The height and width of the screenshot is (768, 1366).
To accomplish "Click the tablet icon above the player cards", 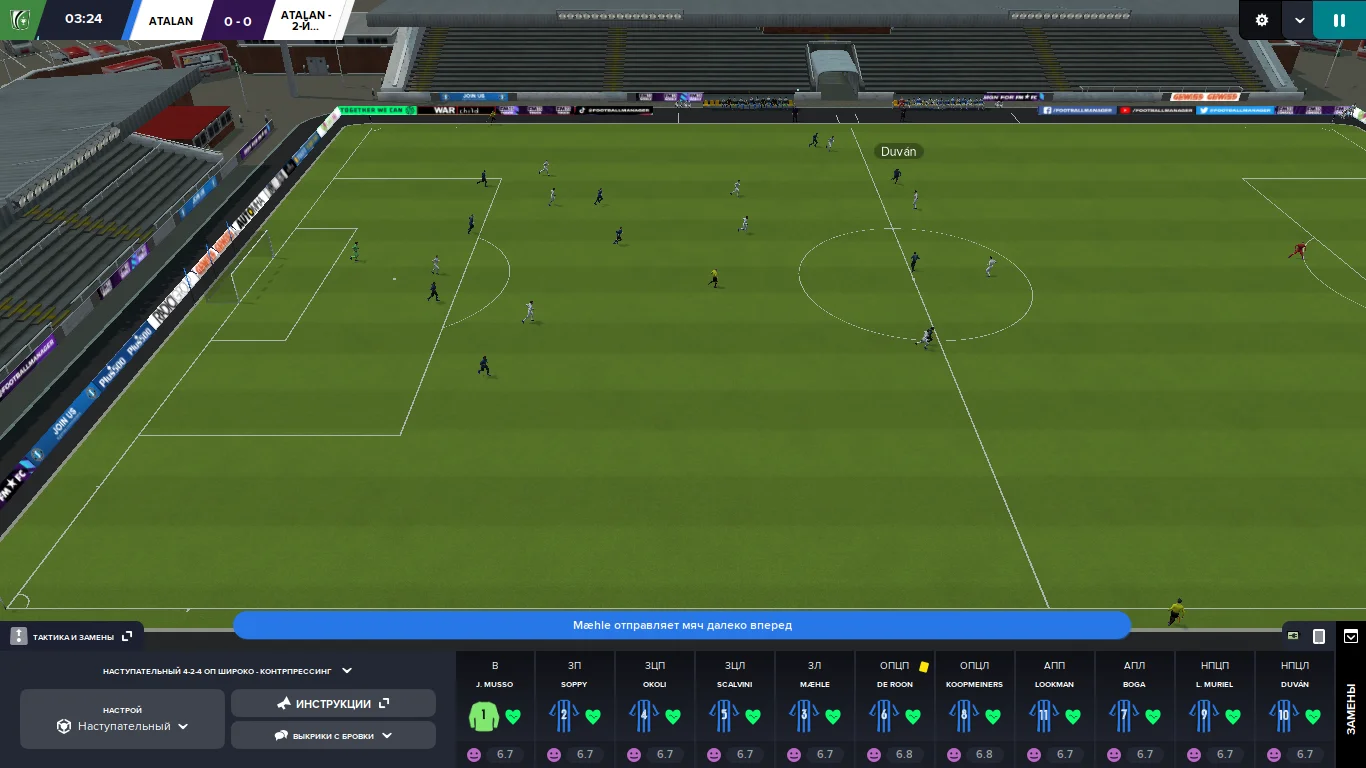I will click(x=1319, y=636).
